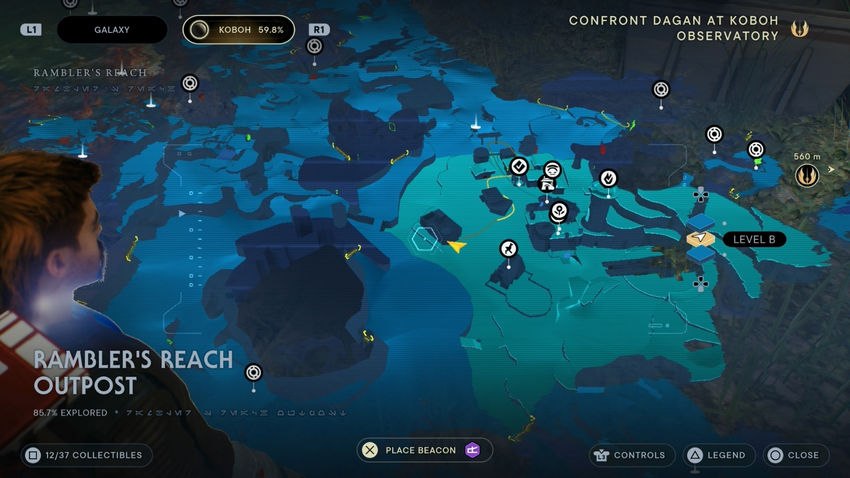Select the flame icon map marker
Viewport: 850px width, 478px height.
click(x=607, y=178)
